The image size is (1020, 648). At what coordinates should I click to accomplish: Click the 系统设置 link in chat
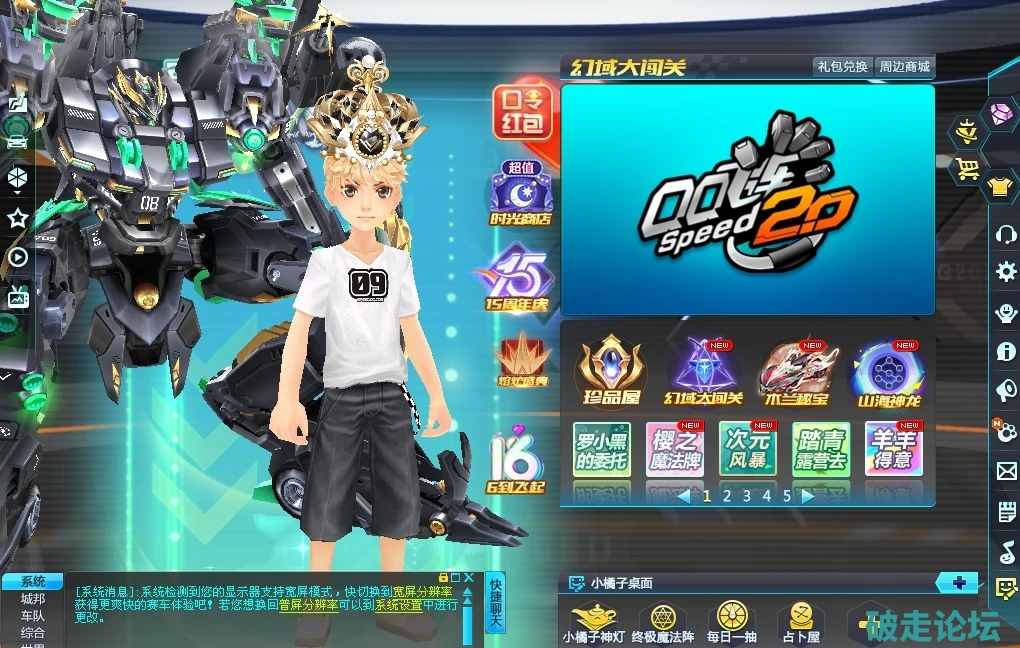(x=399, y=604)
